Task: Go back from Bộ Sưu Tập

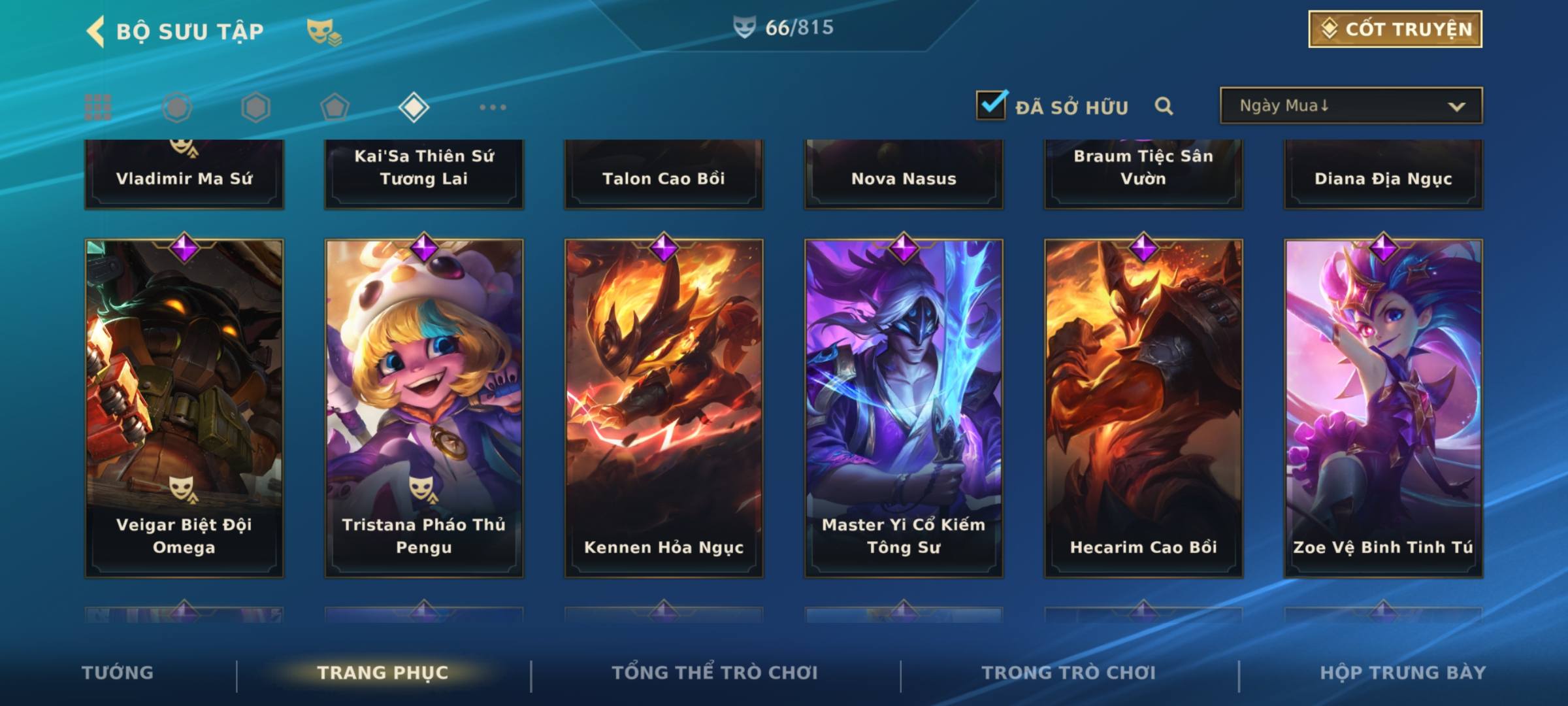Action: (96, 31)
